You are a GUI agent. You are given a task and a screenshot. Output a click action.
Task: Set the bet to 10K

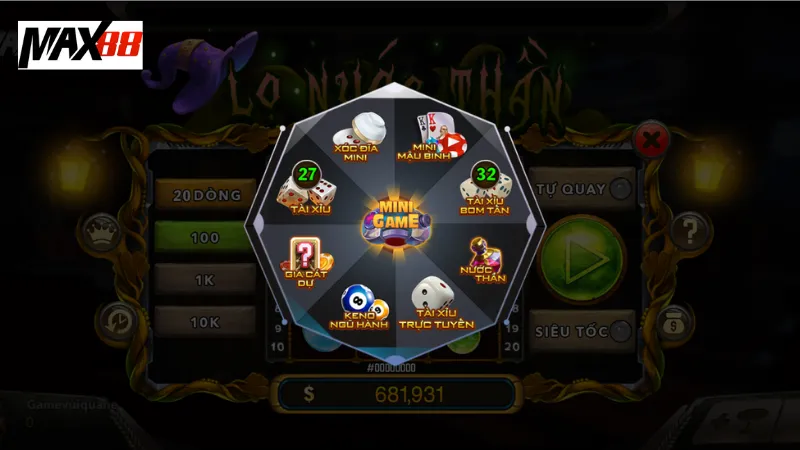coord(204,322)
